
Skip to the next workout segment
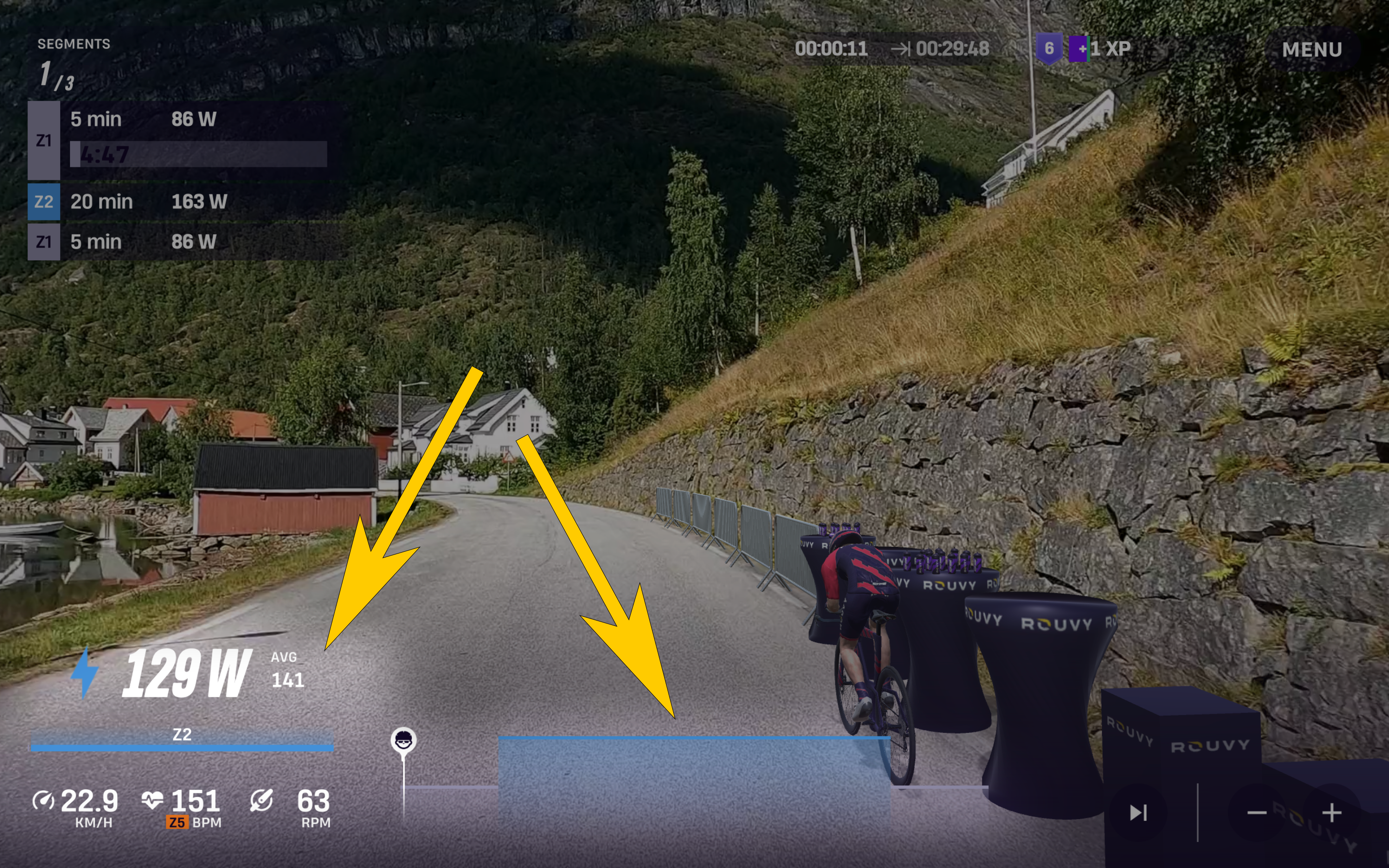pyautogui.click(x=1138, y=813)
